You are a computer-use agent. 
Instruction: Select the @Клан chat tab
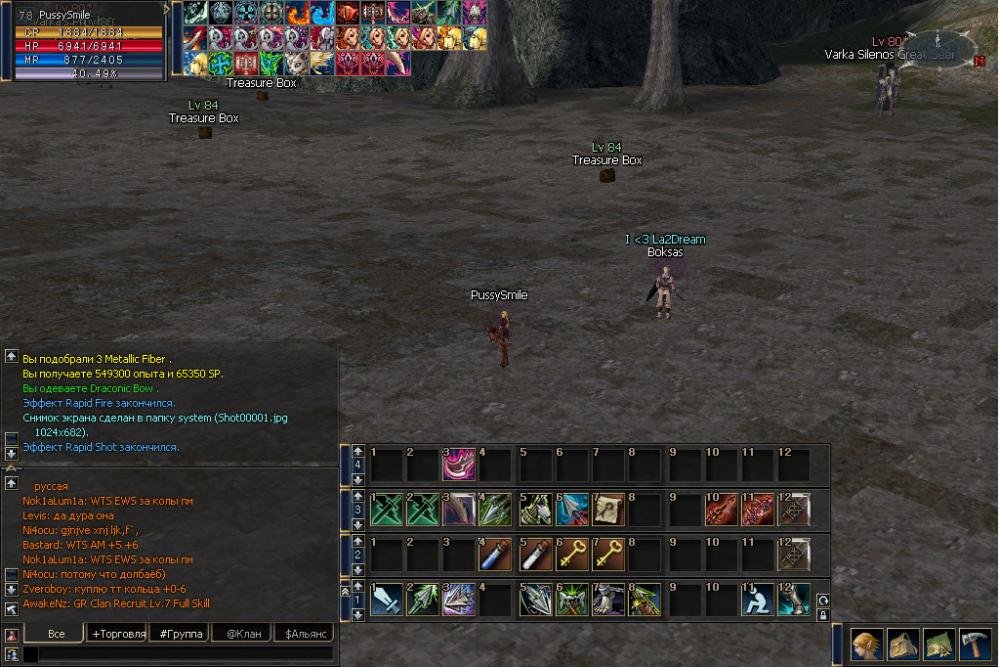[243, 634]
